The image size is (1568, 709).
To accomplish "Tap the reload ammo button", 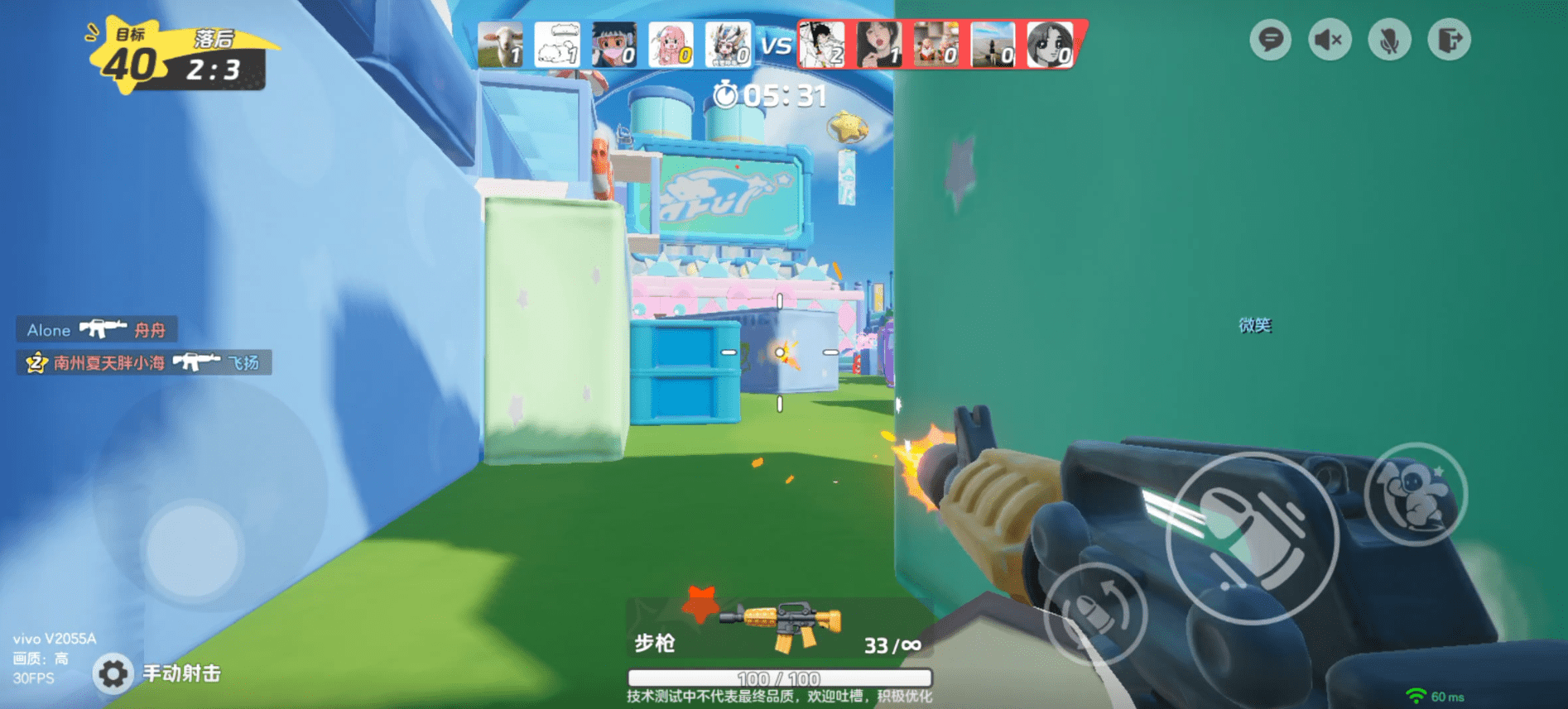I will (1095, 612).
